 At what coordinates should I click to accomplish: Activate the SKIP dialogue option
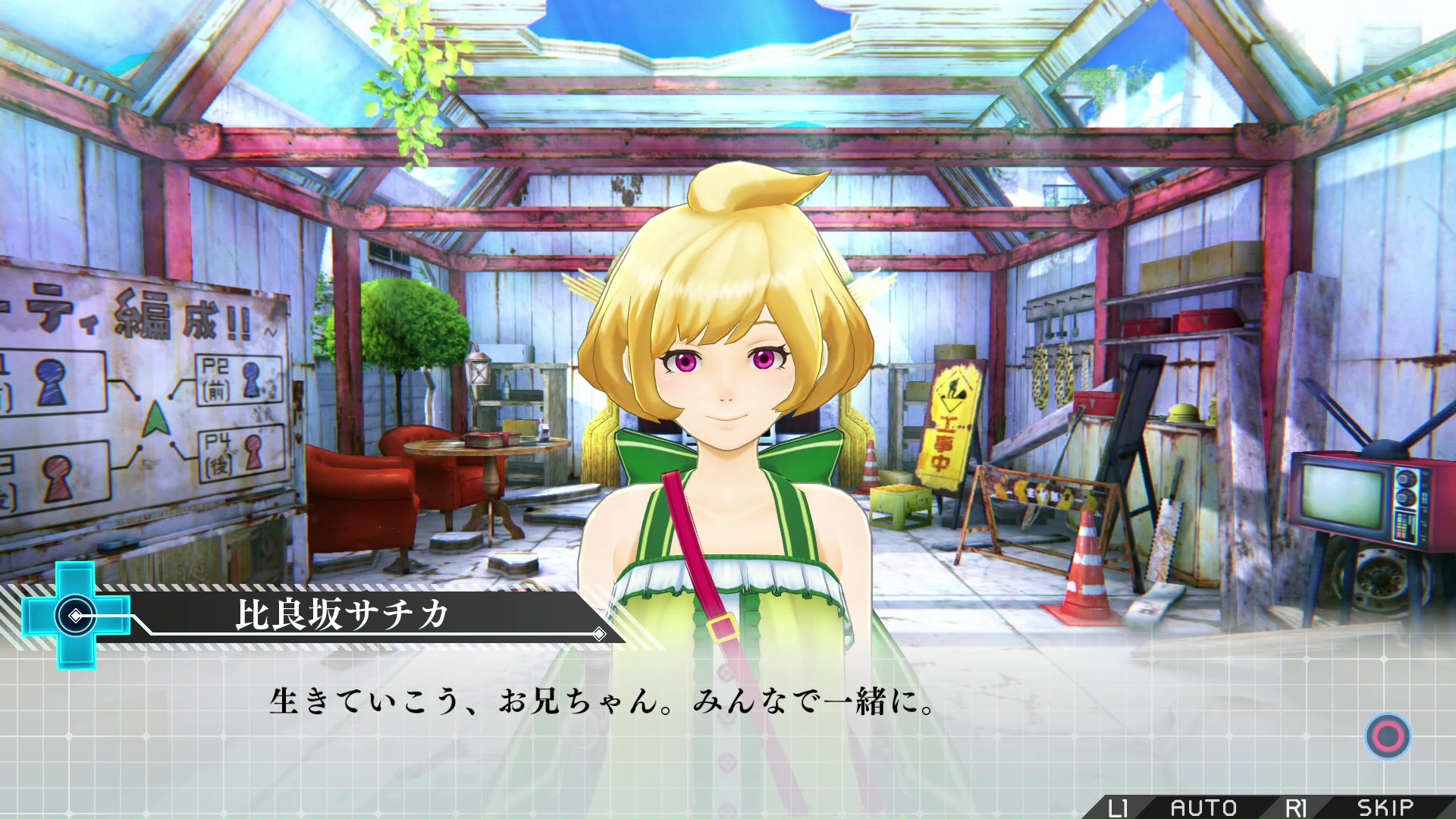[x=1385, y=808]
